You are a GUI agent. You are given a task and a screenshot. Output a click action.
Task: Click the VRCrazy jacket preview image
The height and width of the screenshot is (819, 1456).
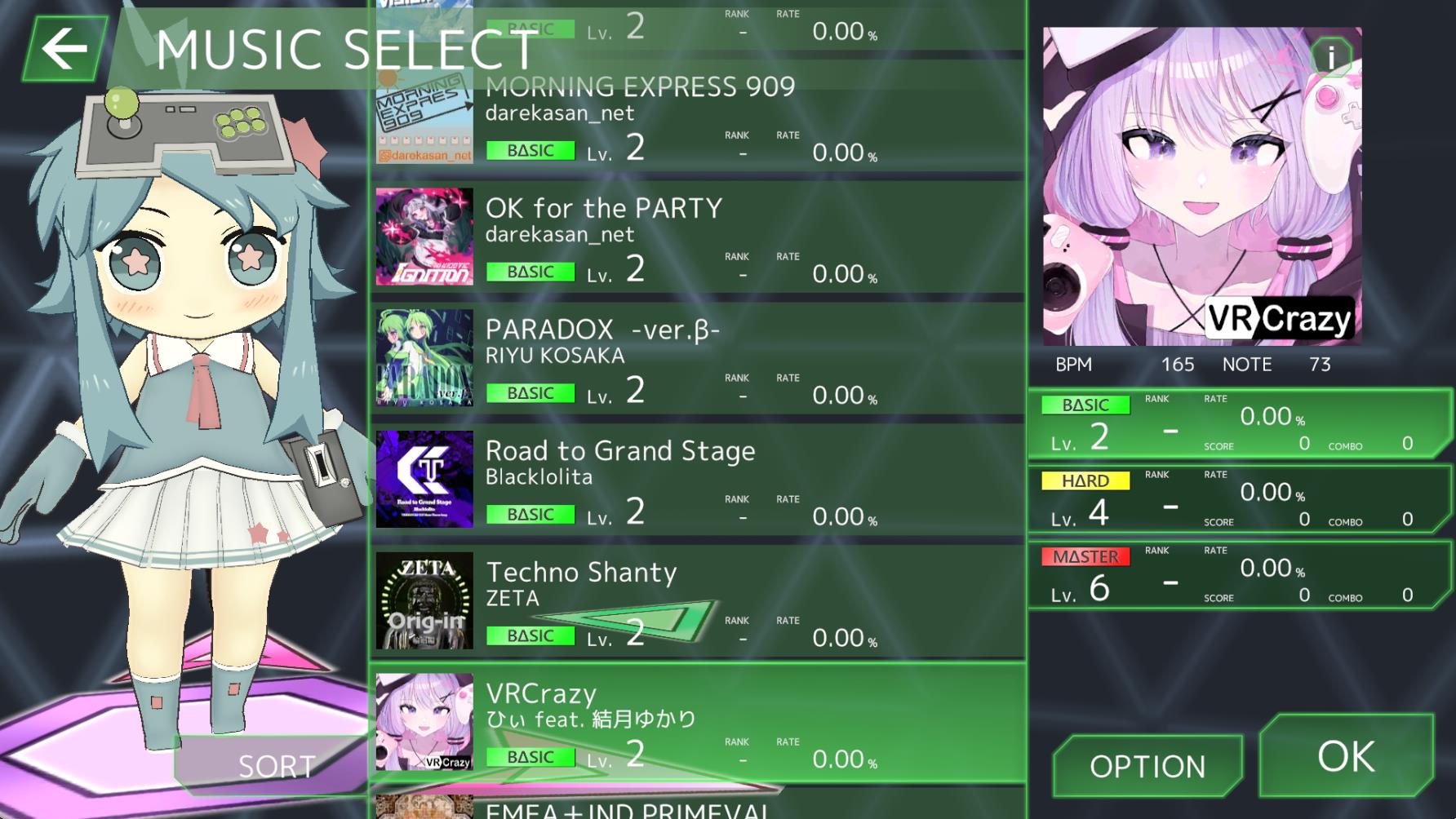click(1201, 184)
